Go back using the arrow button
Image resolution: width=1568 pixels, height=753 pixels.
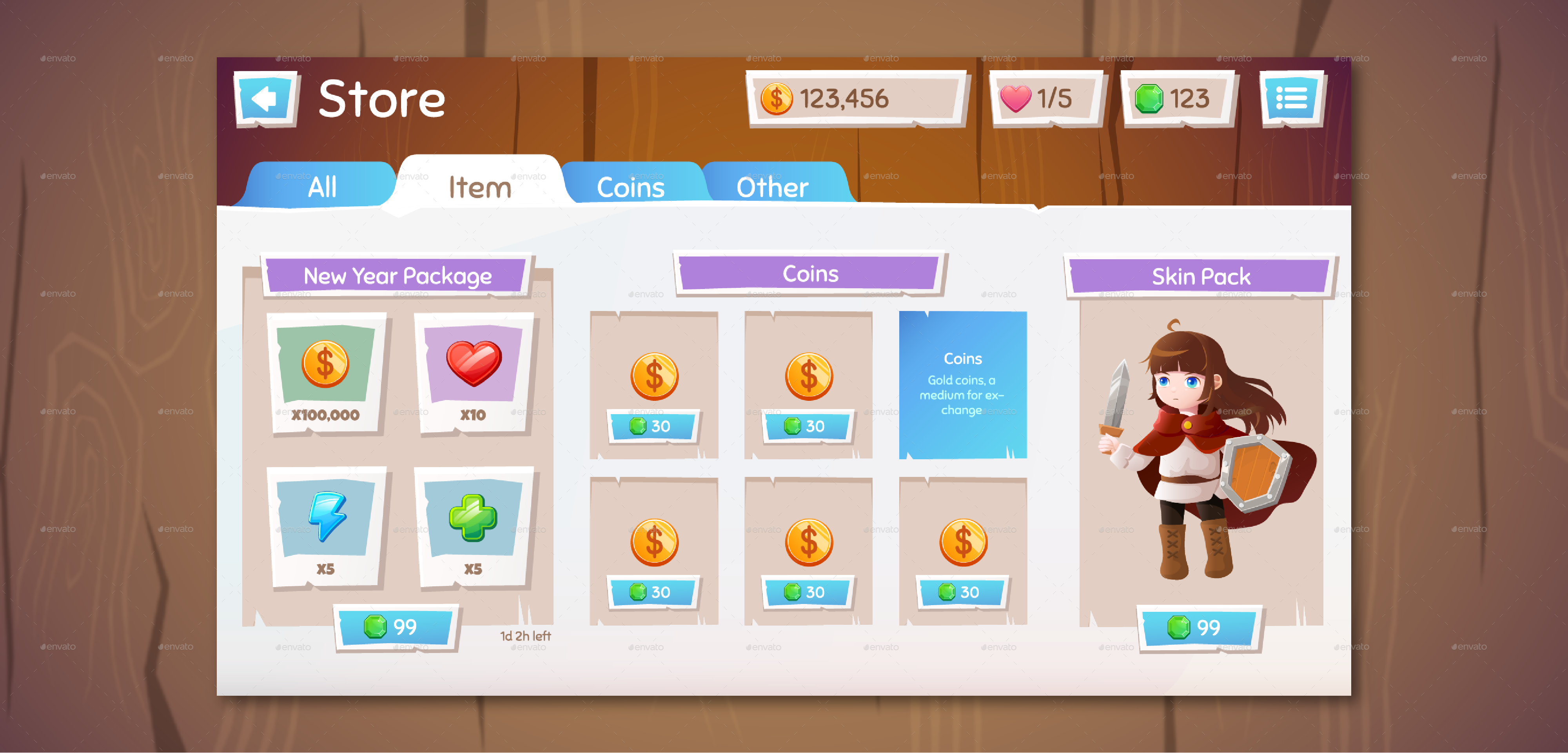(265, 99)
